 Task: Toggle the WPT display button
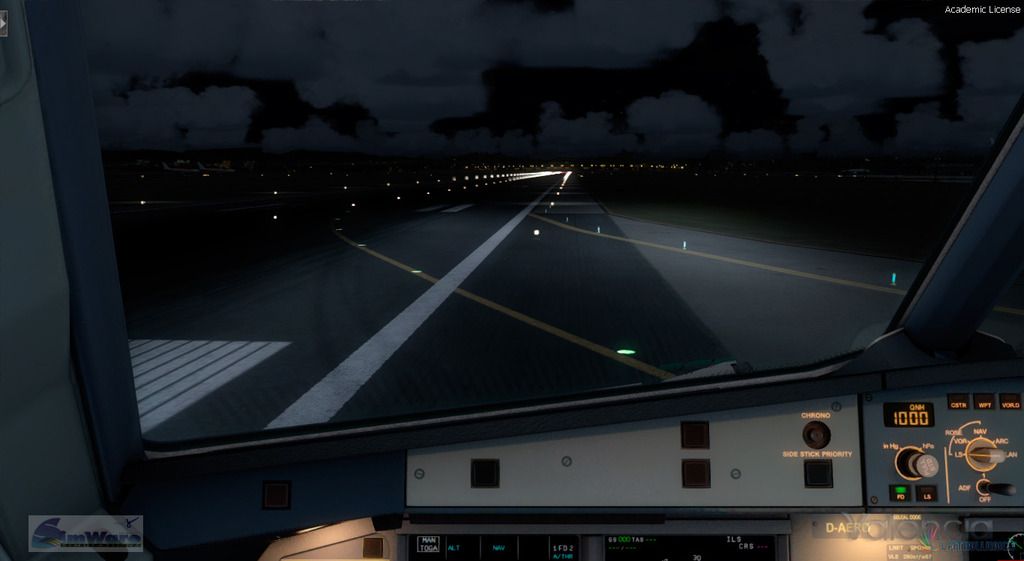coord(984,402)
